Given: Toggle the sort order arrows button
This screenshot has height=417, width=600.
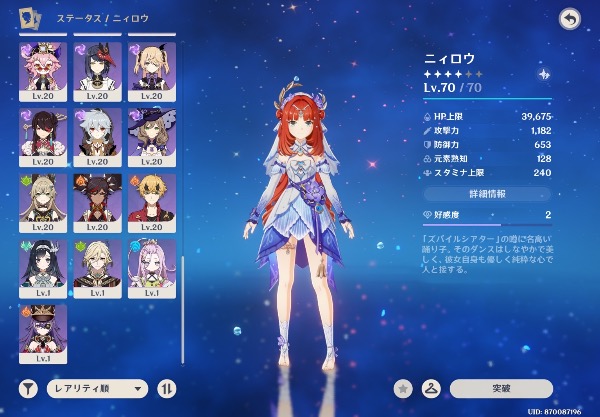Looking at the screenshot, I should (166, 387).
